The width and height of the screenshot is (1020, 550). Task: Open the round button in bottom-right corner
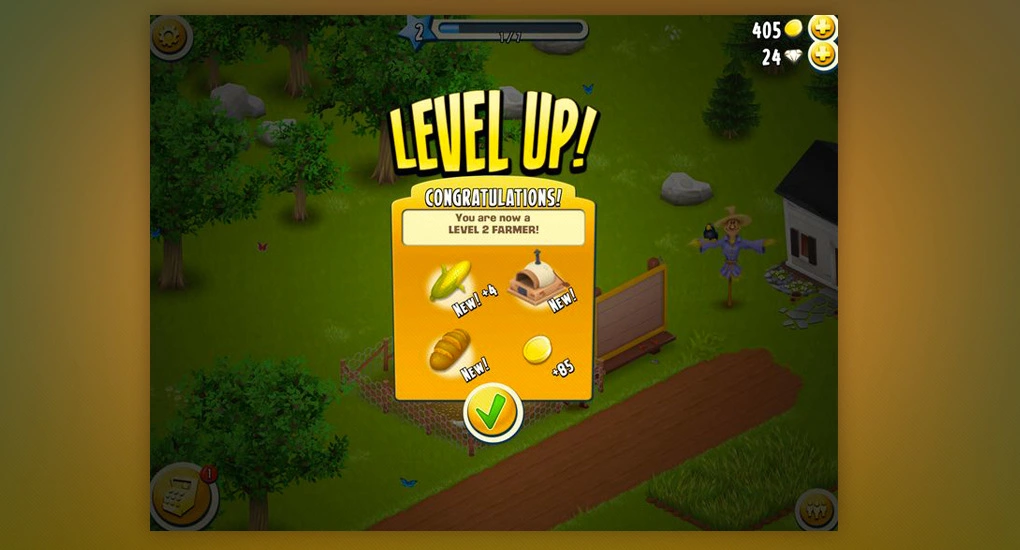(815, 509)
